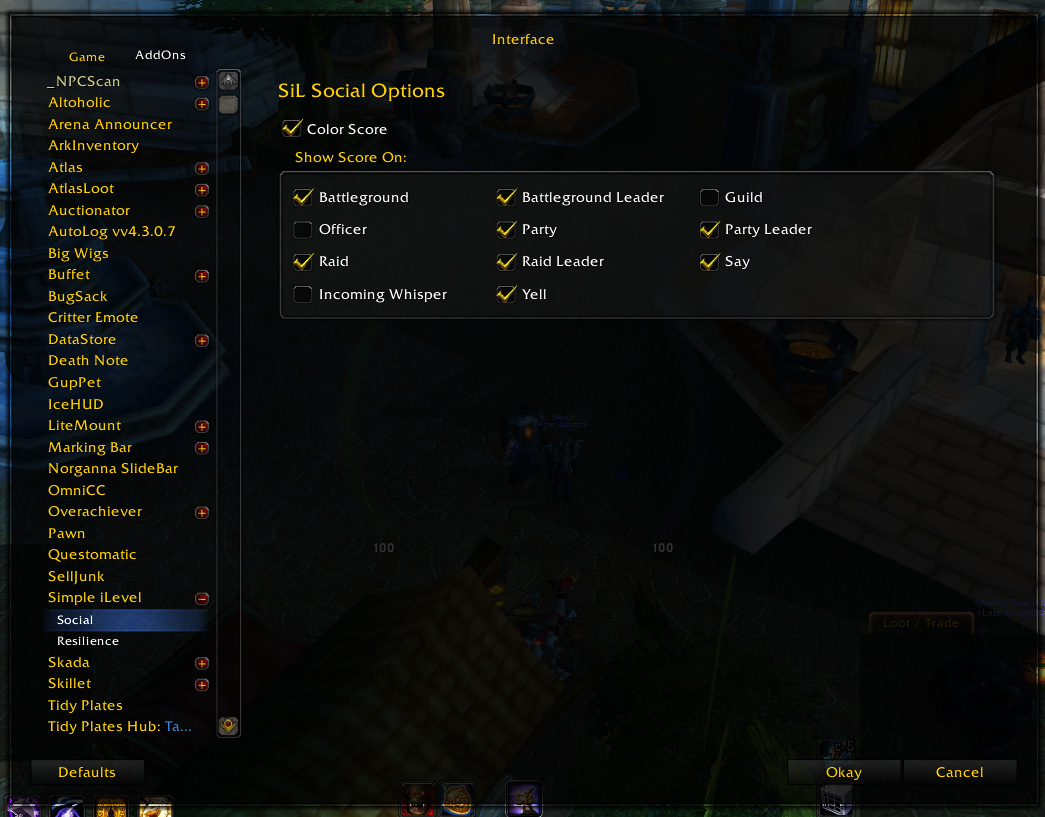Select the Altoholic addon entry
Image resolution: width=1045 pixels, height=817 pixels.
pyautogui.click(x=79, y=102)
